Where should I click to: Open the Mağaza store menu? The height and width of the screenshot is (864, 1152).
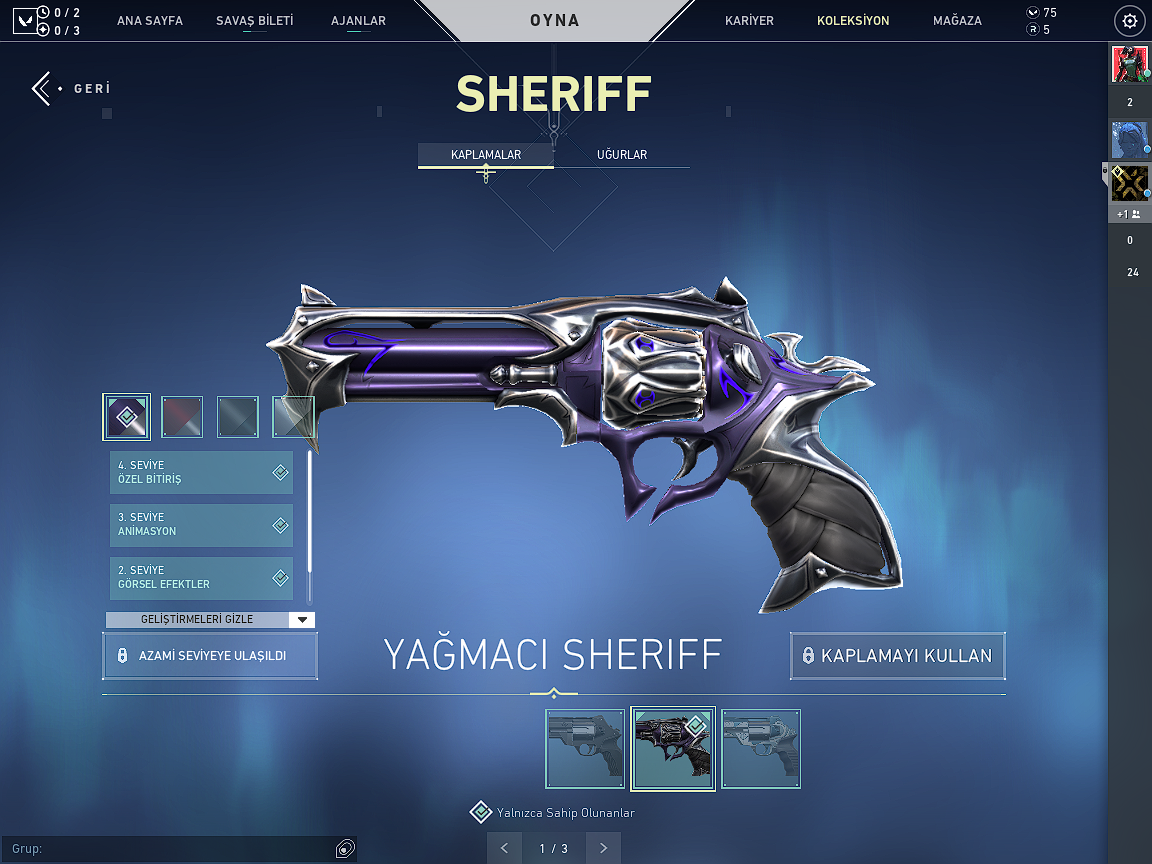point(957,20)
